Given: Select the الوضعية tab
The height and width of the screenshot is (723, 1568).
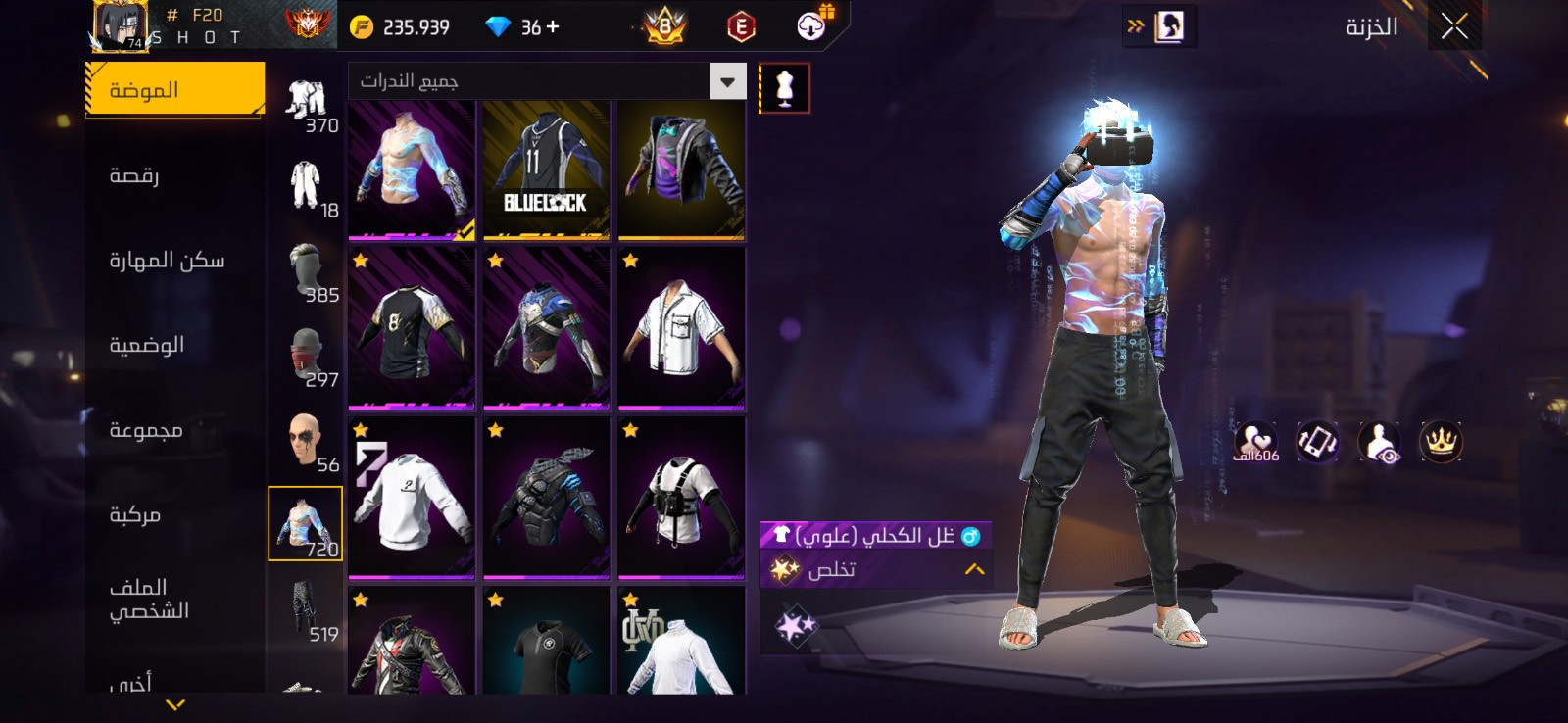Looking at the screenshot, I should [147, 345].
